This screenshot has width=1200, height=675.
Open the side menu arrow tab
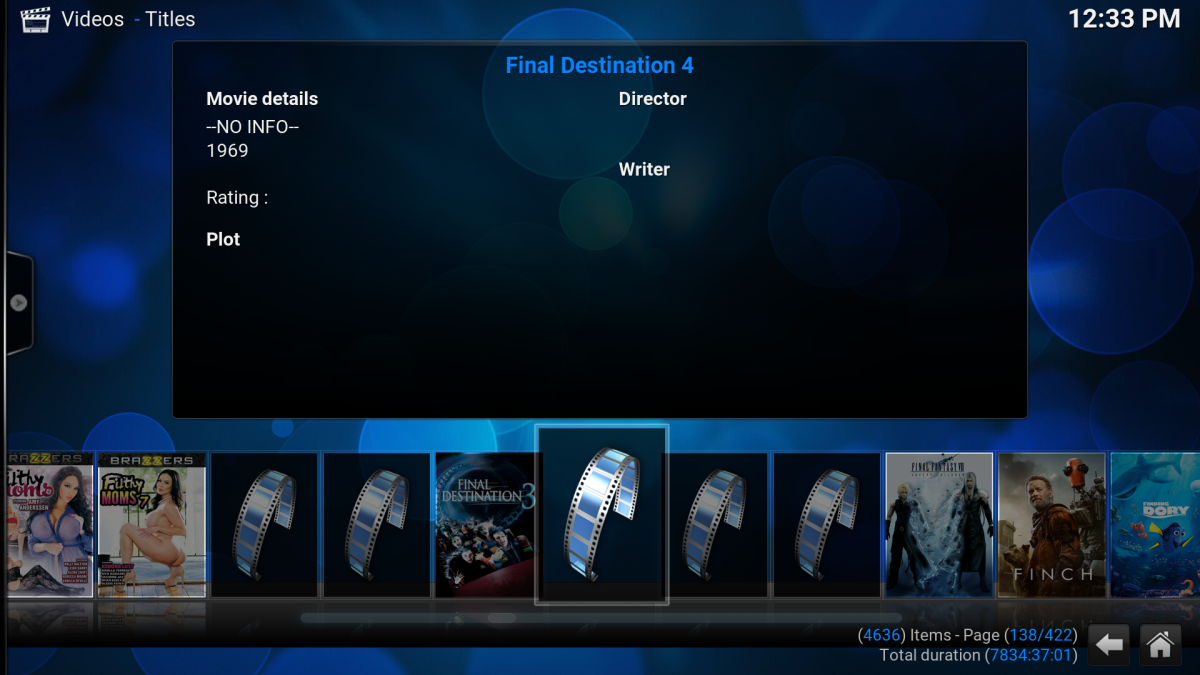point(18,303)
